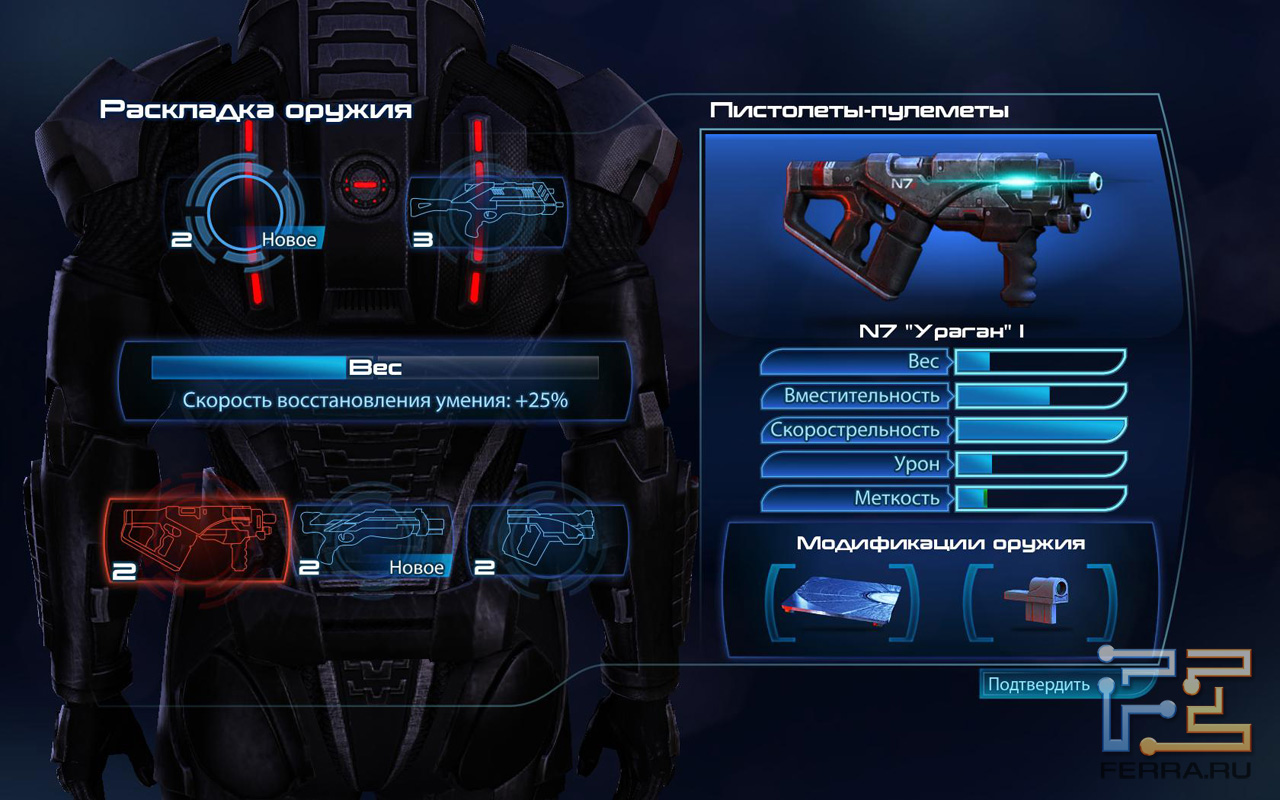
Task: Select the heavy pistol weapon slot
Action: pyautogui.click(x=547, y=540)
